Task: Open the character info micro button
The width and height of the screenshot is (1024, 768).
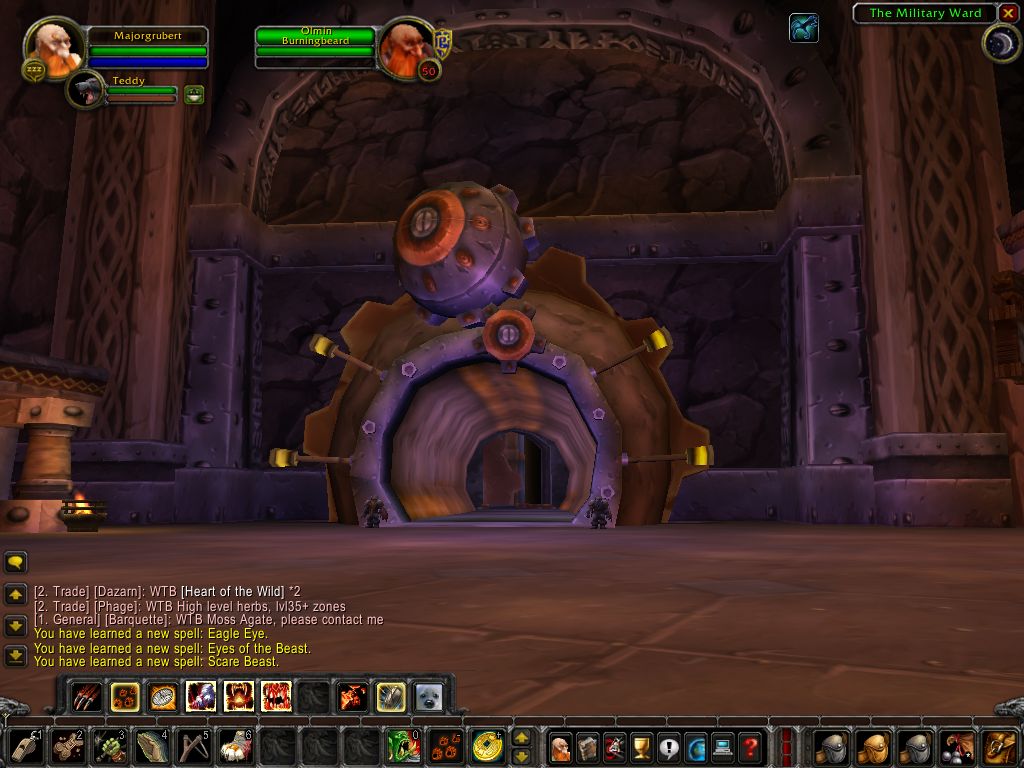Action: coord(561,746)
